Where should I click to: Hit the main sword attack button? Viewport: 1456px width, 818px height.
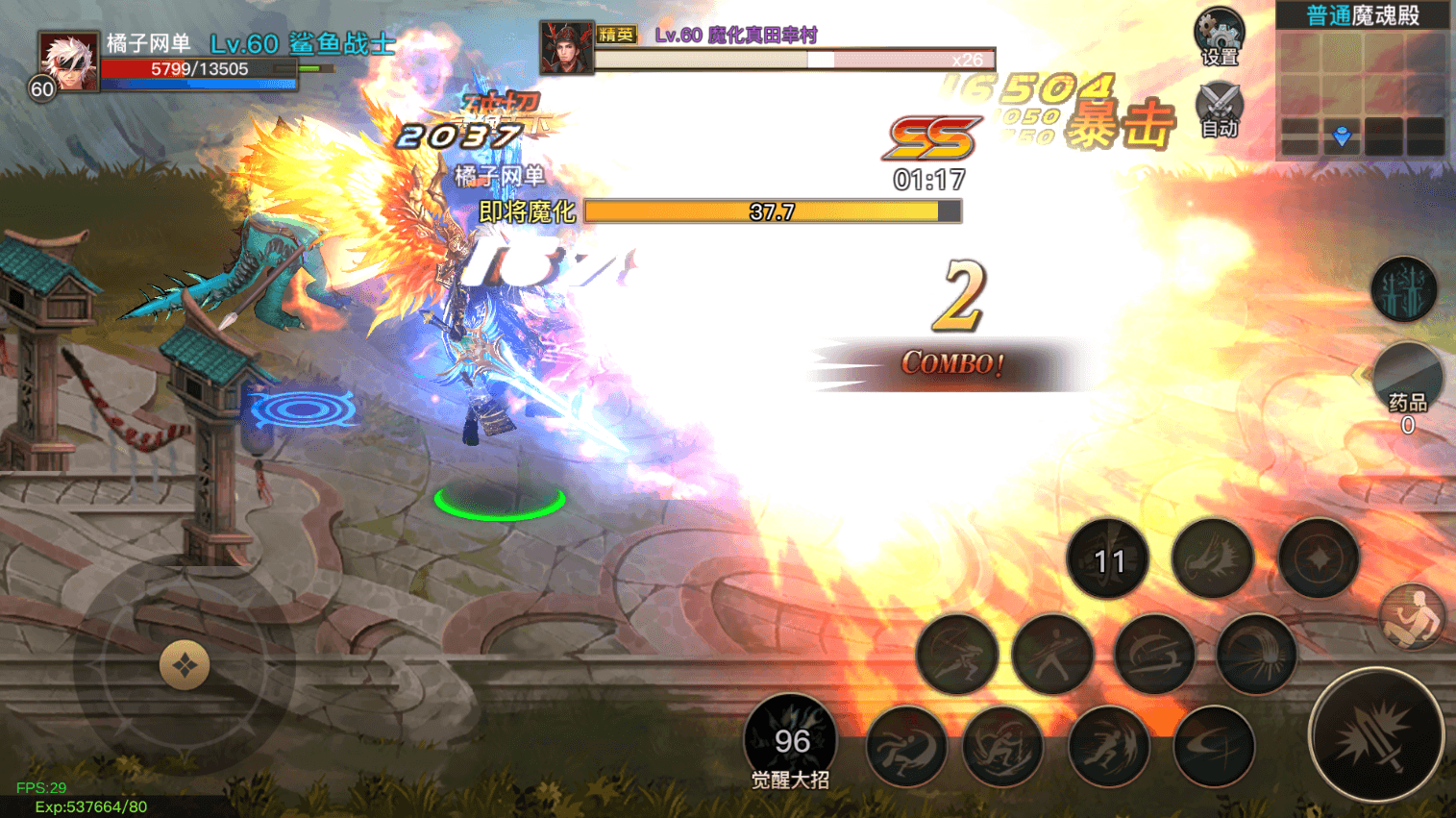[x=1375, y=736]
